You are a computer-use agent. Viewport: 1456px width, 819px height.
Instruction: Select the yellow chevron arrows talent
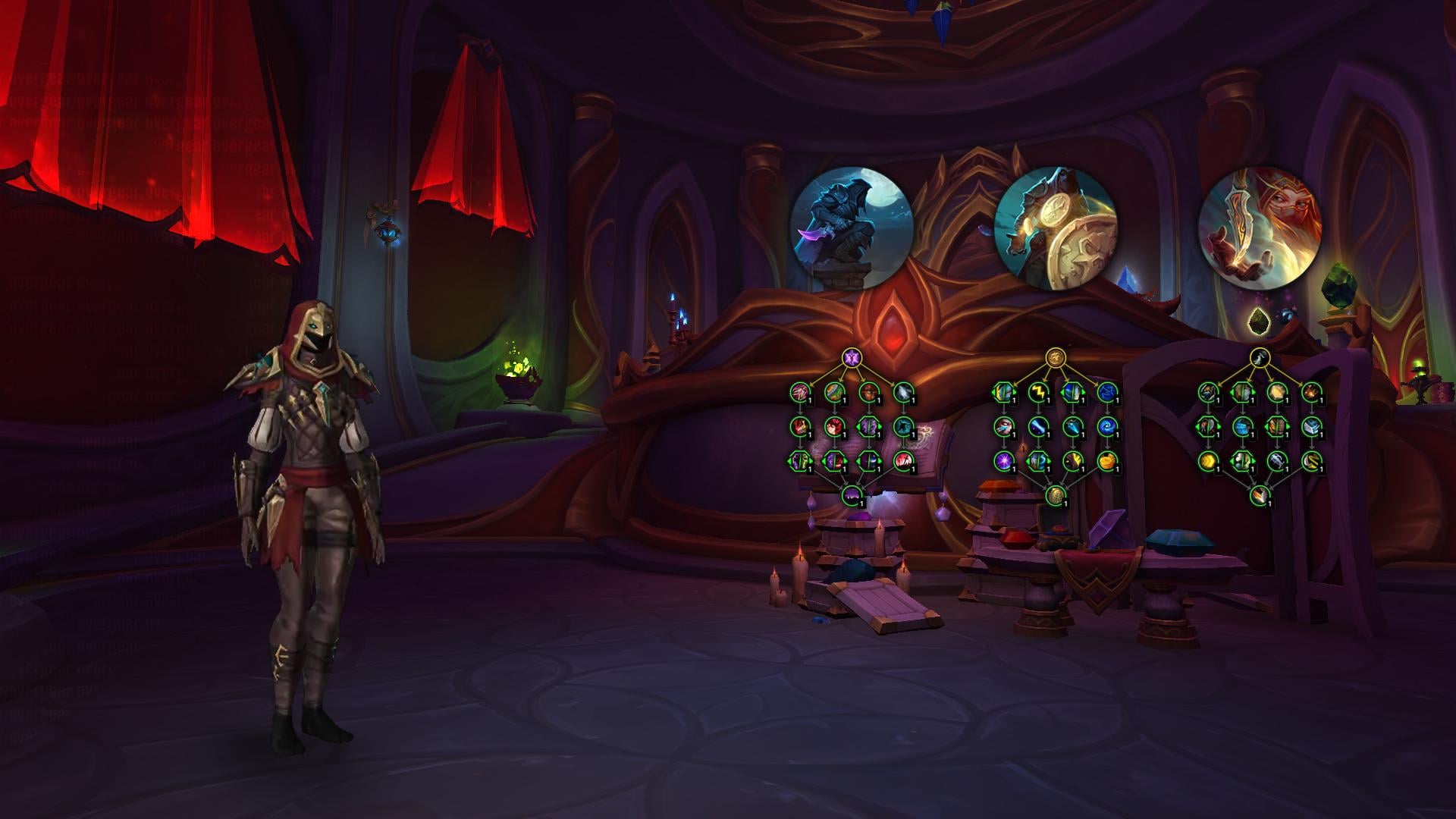click(x=1208, y=460)
